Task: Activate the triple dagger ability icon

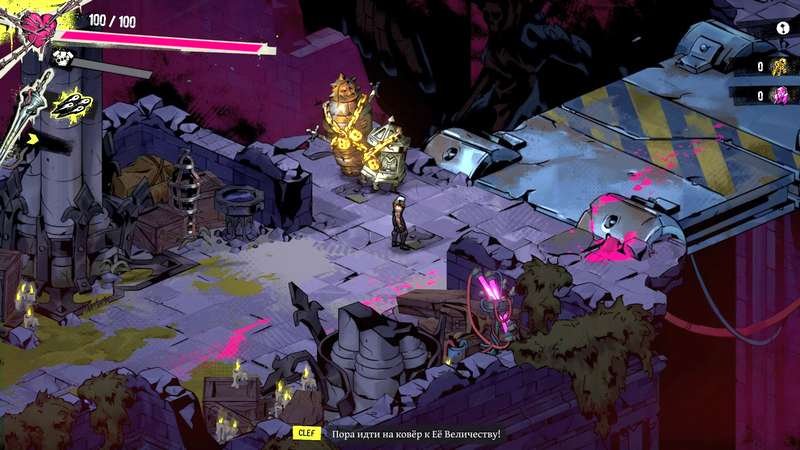Action: point(71,104)
